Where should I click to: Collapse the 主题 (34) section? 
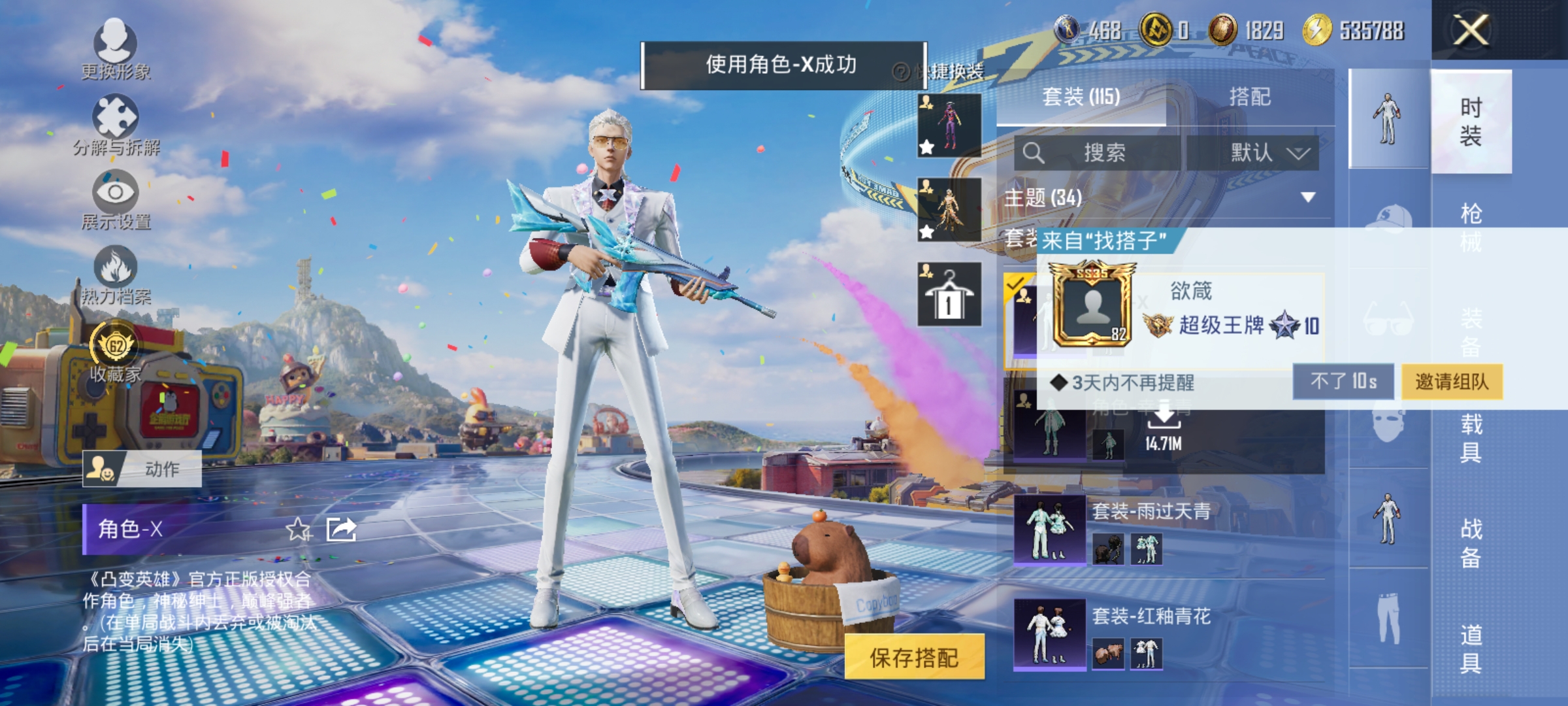point(1305,196)
